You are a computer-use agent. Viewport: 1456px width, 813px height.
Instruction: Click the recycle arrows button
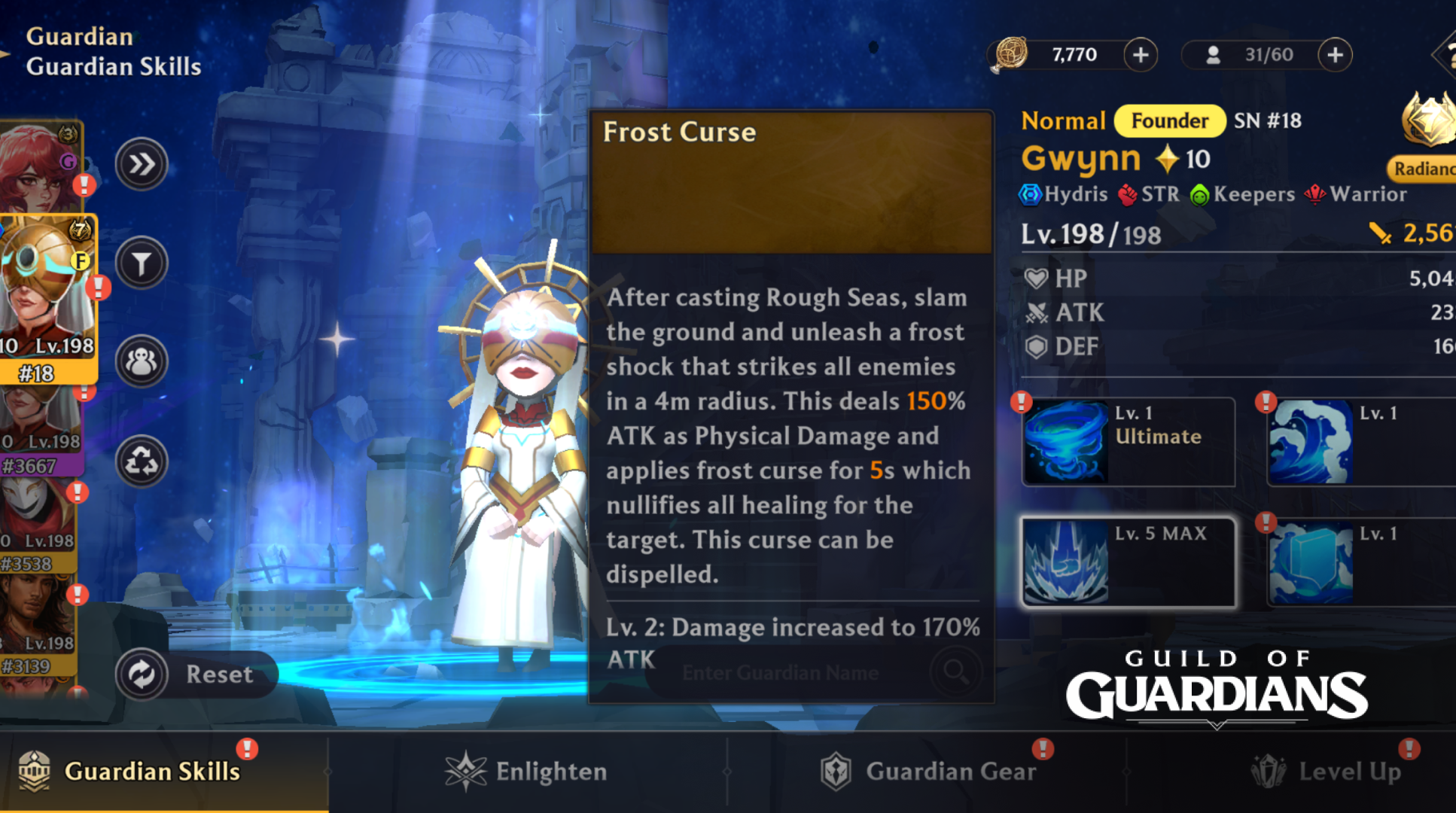142,461
